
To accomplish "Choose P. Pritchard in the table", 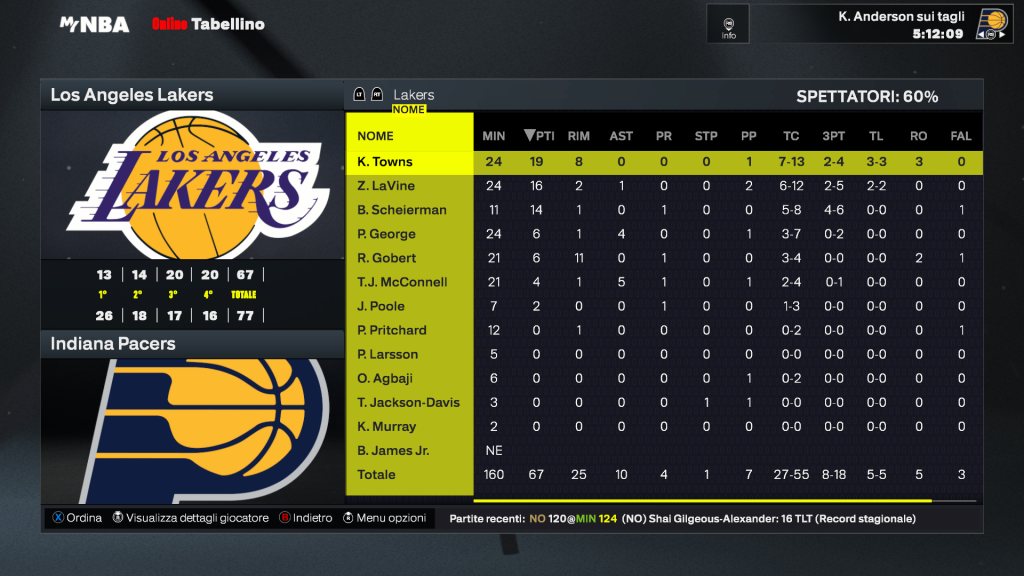I will [x=392, y=330].
